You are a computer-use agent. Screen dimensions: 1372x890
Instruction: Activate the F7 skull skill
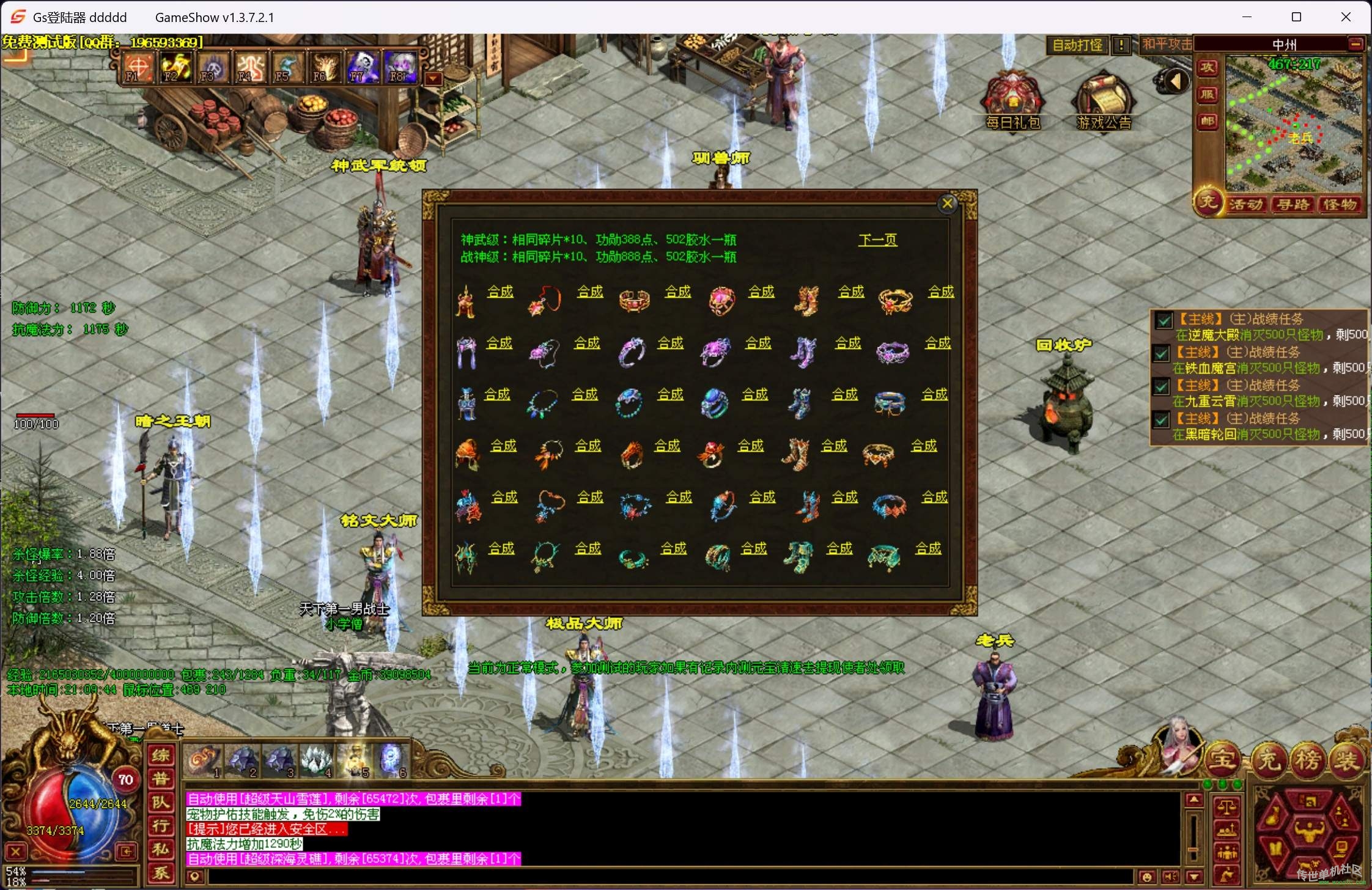tap(362, 67)
